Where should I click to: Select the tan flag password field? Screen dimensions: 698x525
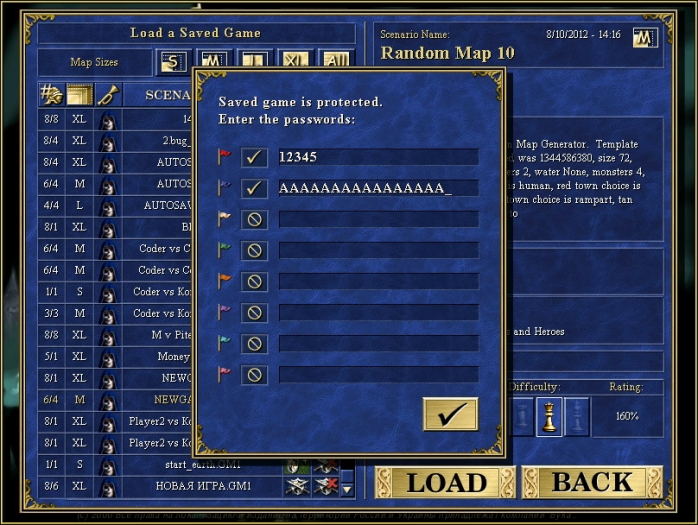(377, 219)
